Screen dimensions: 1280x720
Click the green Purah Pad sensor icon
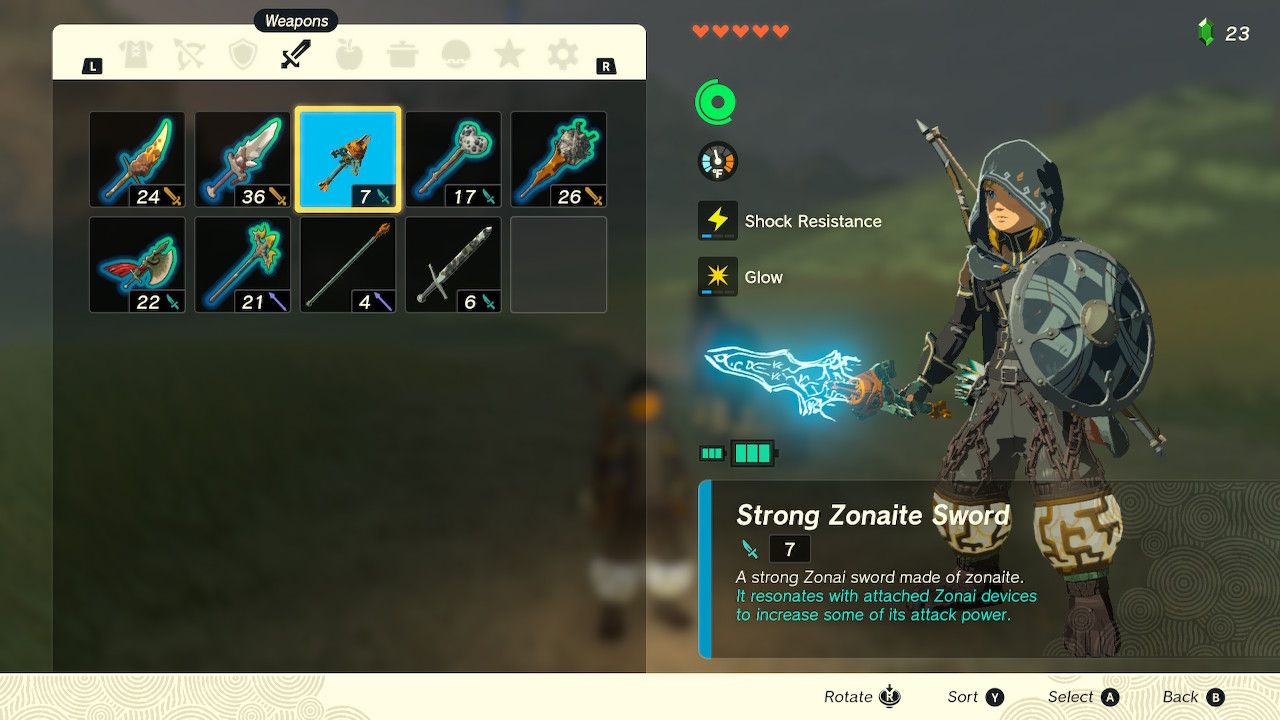(716, 101)
